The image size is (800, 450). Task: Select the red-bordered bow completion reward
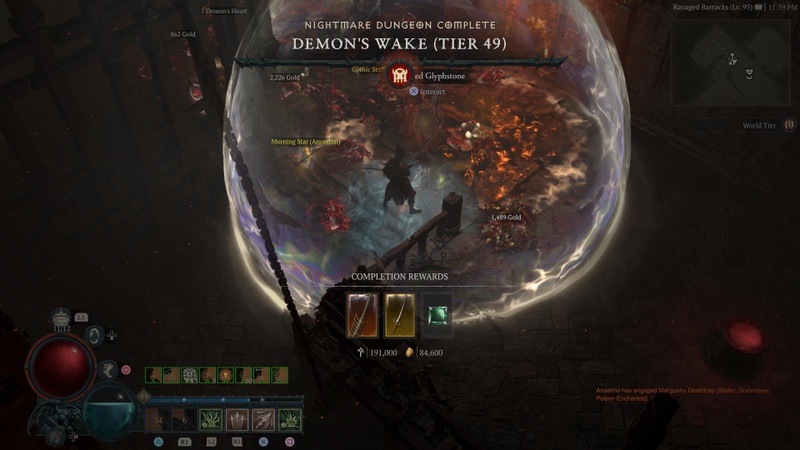click(x=362, y=315)
